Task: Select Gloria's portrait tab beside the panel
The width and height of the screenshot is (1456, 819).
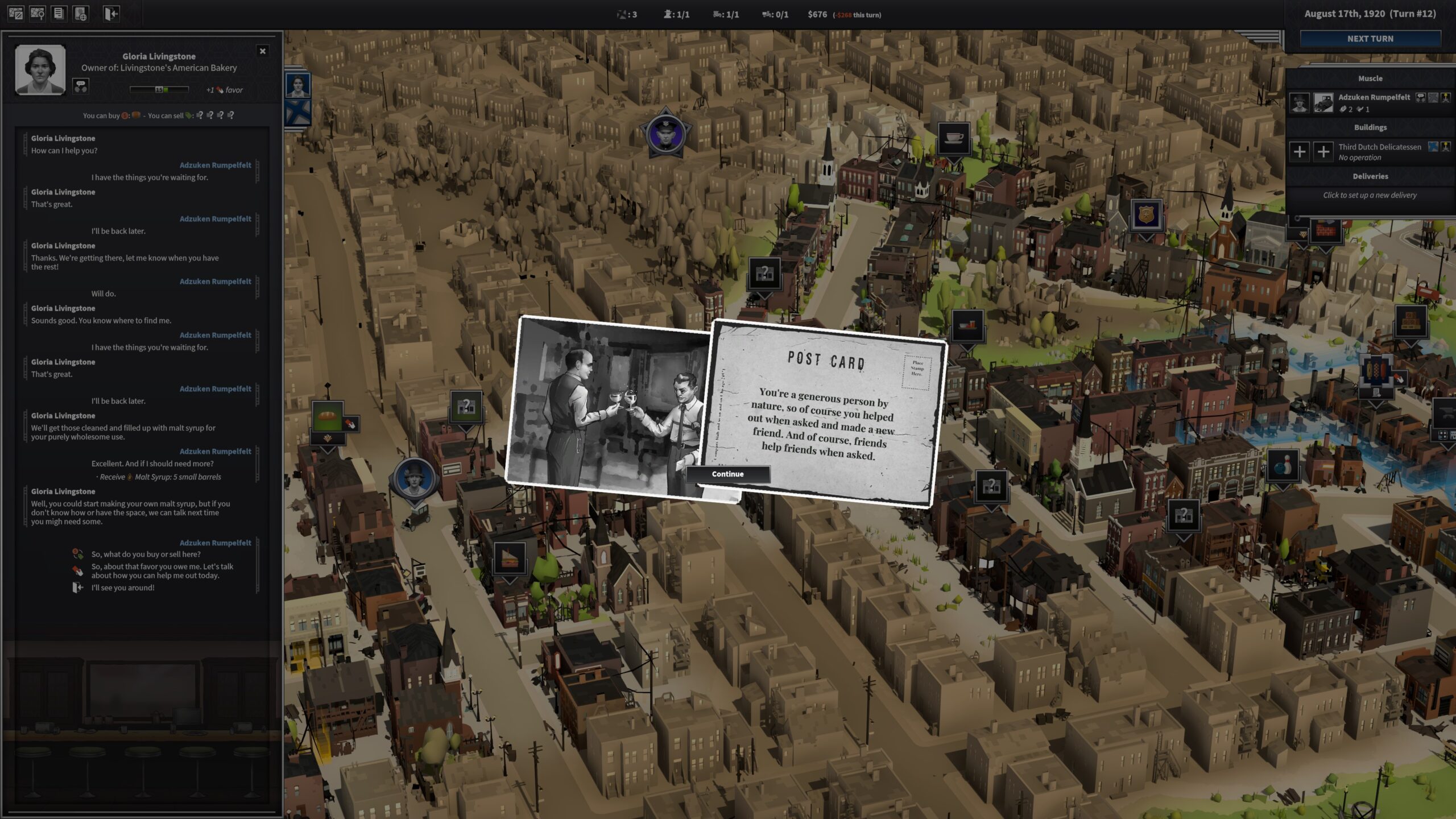Action: pyautogui.click(x=298, y=86)
